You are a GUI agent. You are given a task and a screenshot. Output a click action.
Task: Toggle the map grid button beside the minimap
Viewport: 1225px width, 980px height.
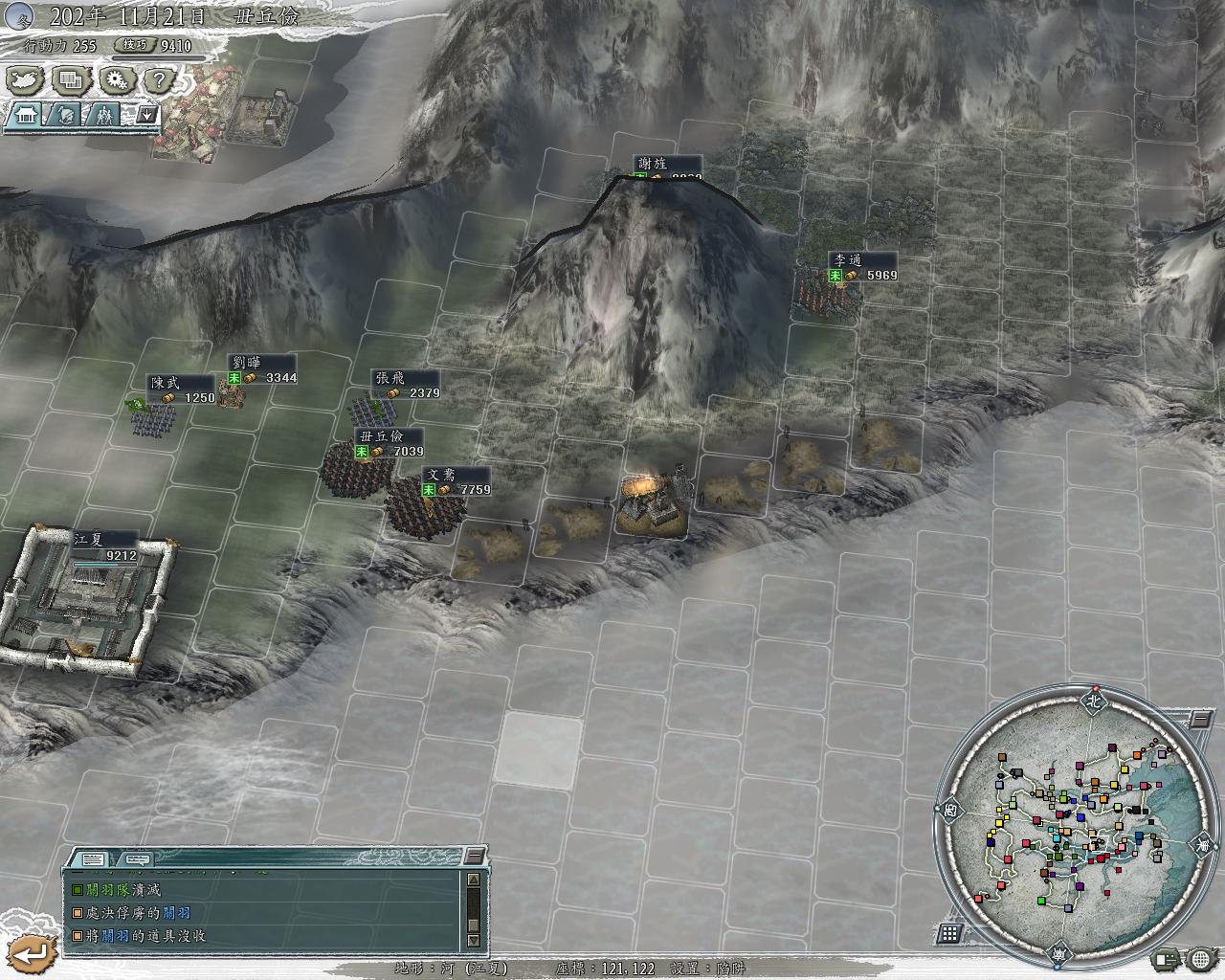(950, 933)
